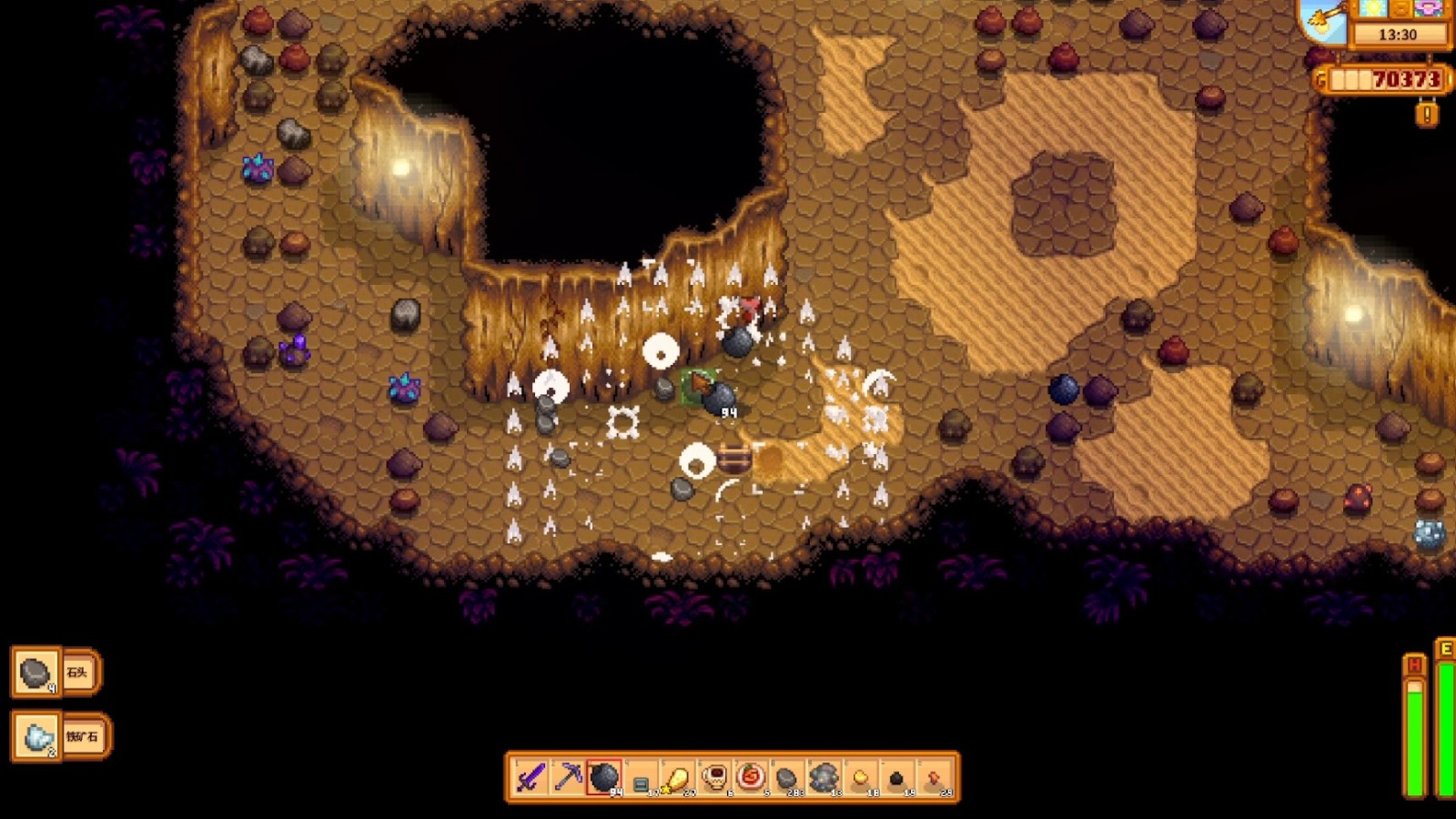Pick the small yellow item stack of 18
This screenshot has width=1456, height=819.
click(x=860, y=778)
